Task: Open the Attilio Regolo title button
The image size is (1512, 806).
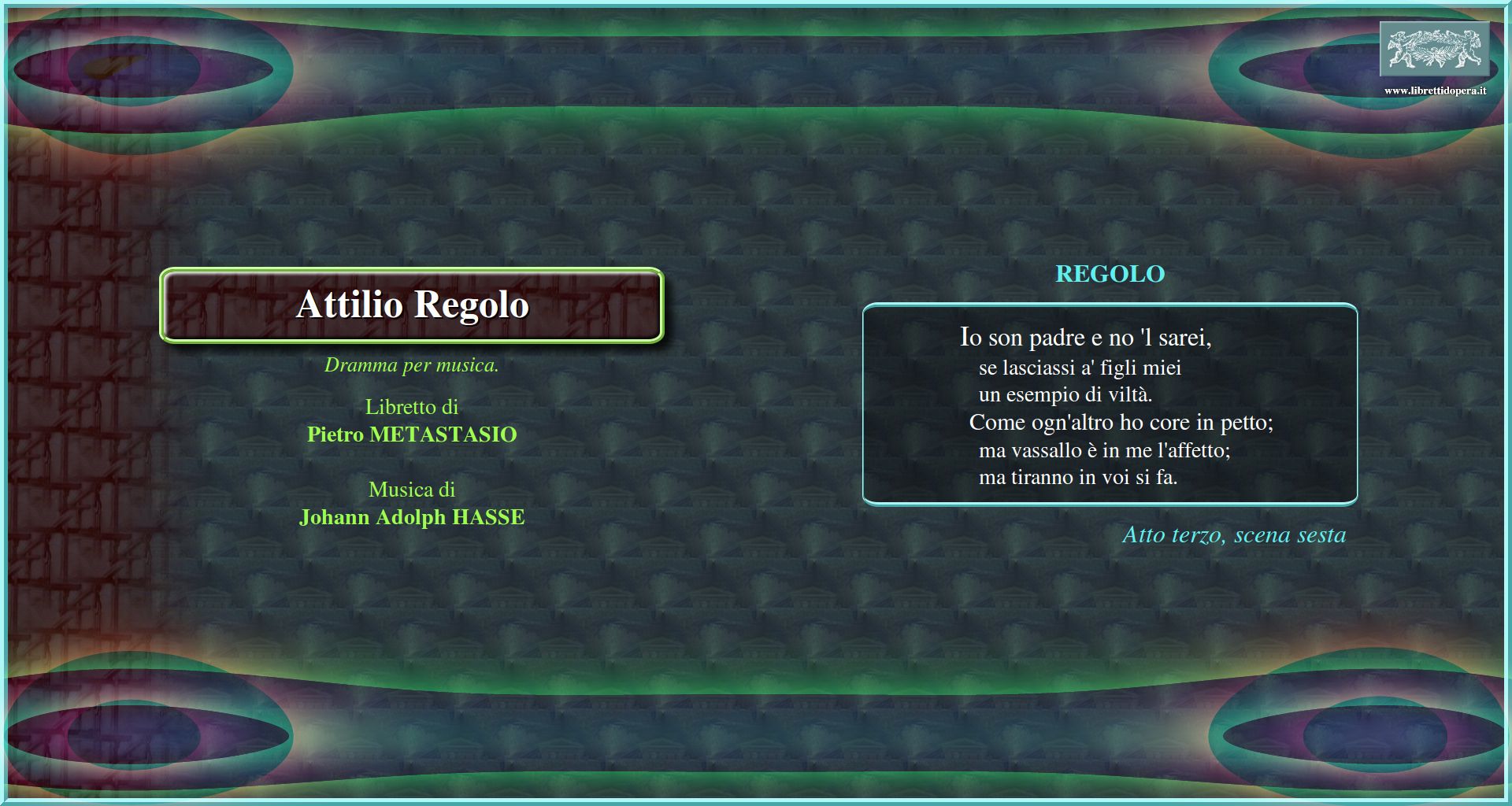Action: (412, 305)
